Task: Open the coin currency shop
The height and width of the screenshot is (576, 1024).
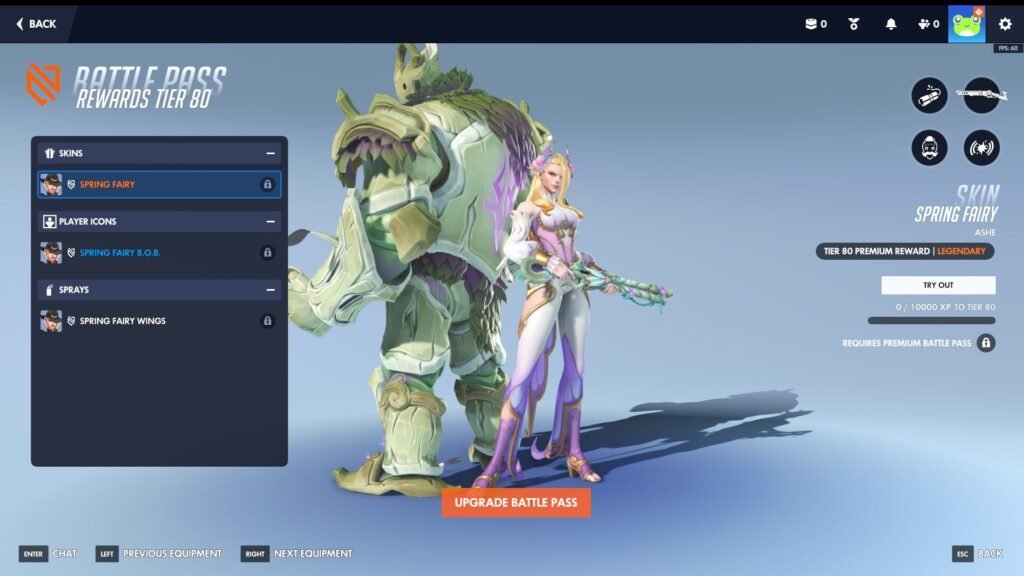Action: click(x=816, y=24)
